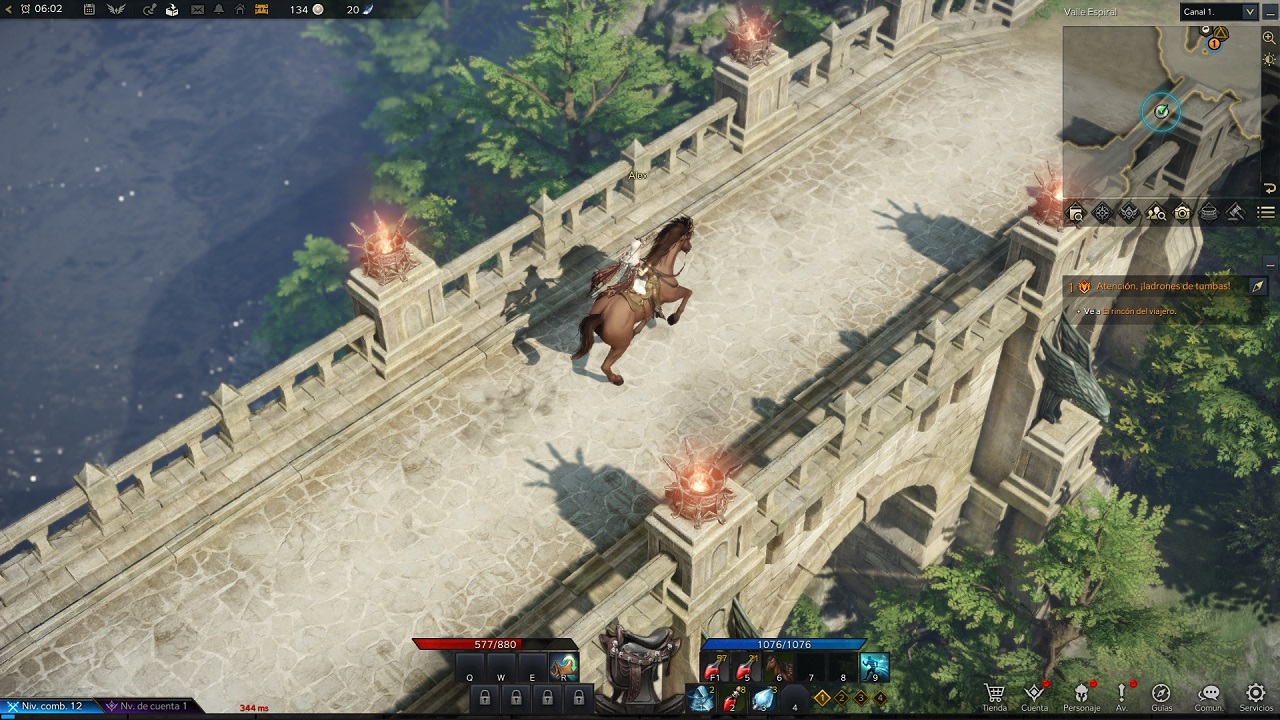Open the Guías compass menu

[1161, 696]
